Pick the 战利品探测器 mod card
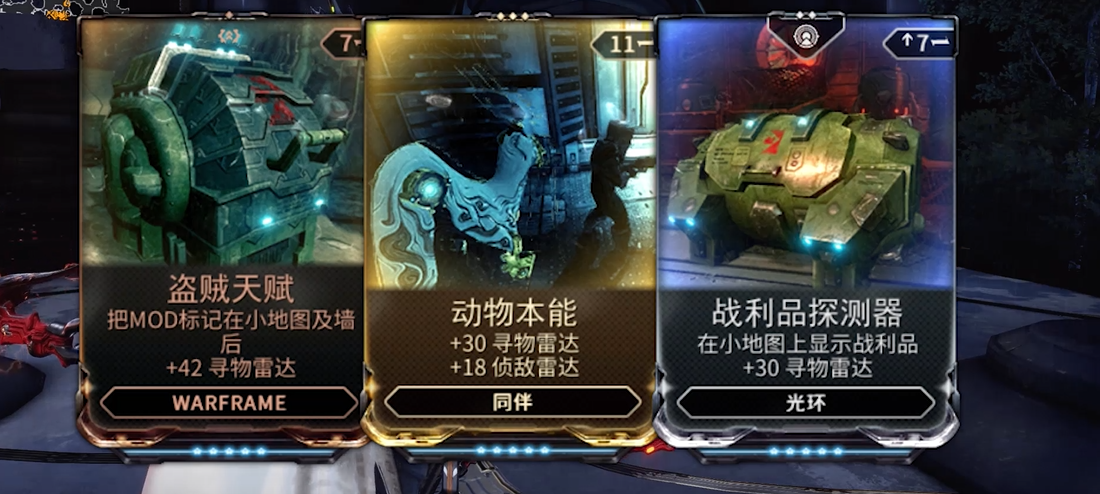1100x494 pixels. point(806,230)
